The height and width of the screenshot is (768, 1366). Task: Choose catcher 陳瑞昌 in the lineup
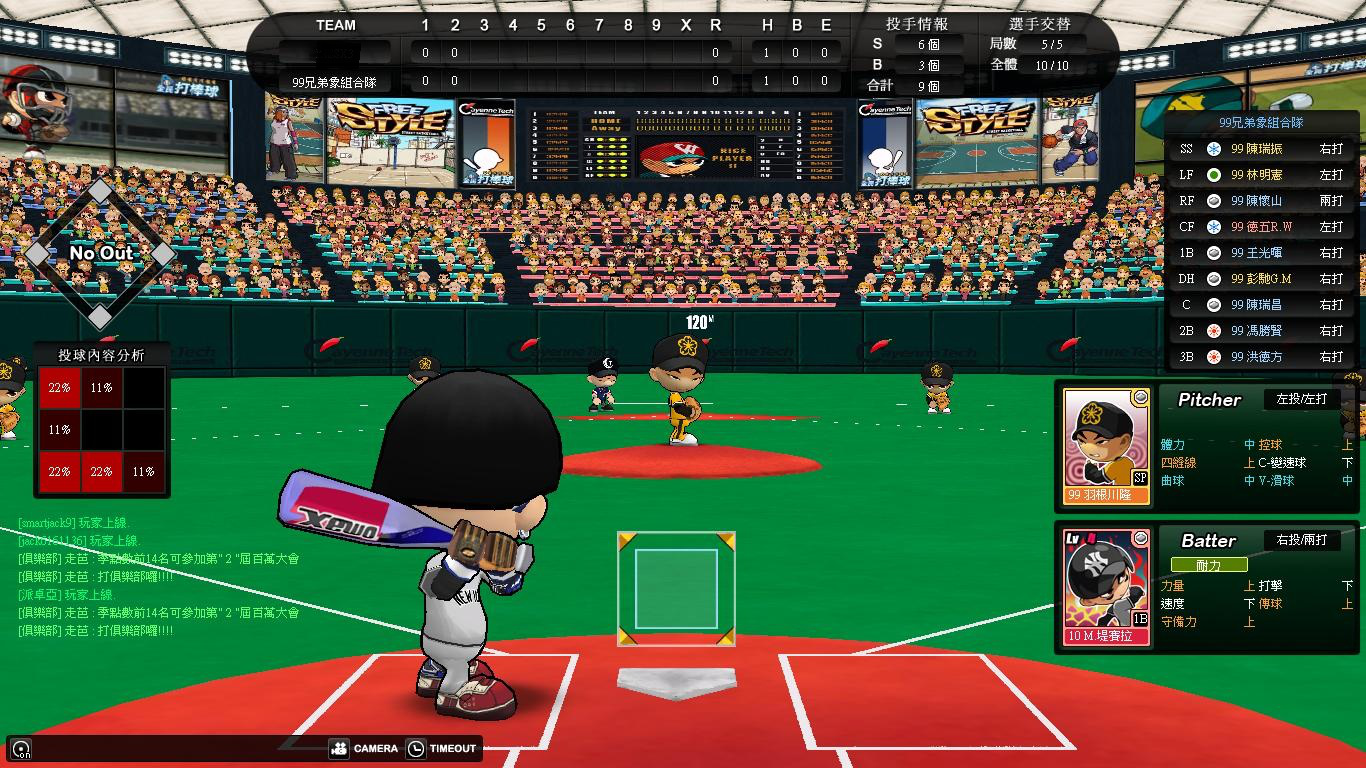tap(1264, 305)
